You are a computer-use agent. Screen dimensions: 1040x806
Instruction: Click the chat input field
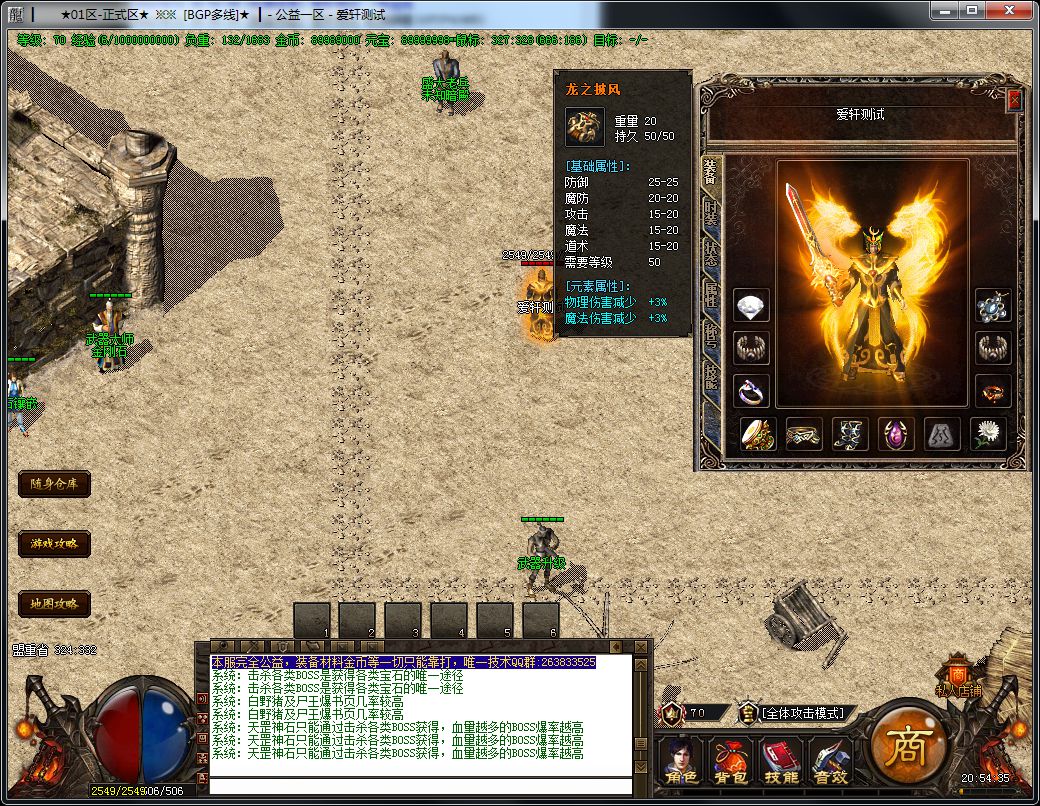click(420, 785)
